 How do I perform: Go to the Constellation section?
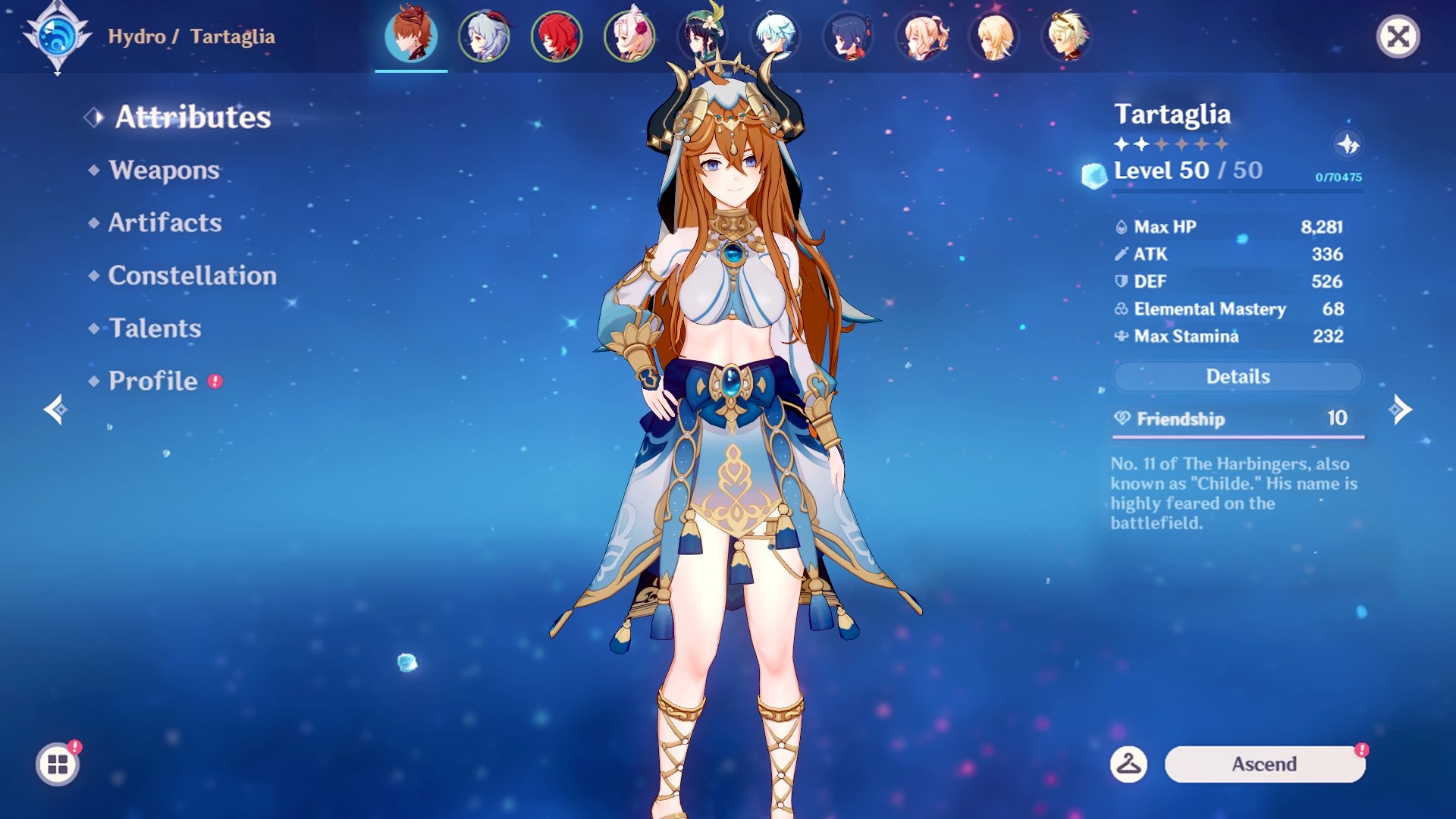click(x=192, y=275)
